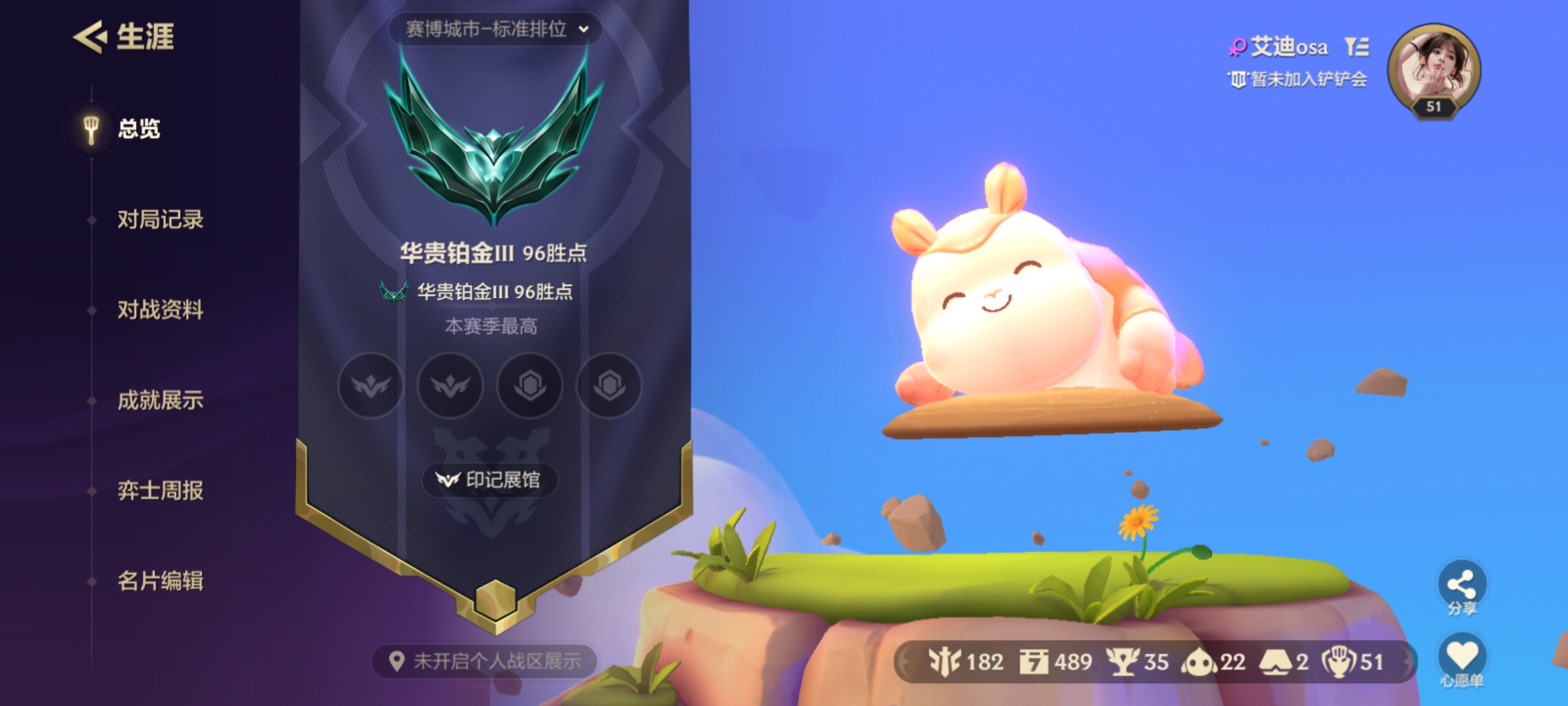The height and width of the screenshot is (706, 1568).
Task: Expand the 赛博城市-标准排位 queue dropdown
Action: [495, 28]
